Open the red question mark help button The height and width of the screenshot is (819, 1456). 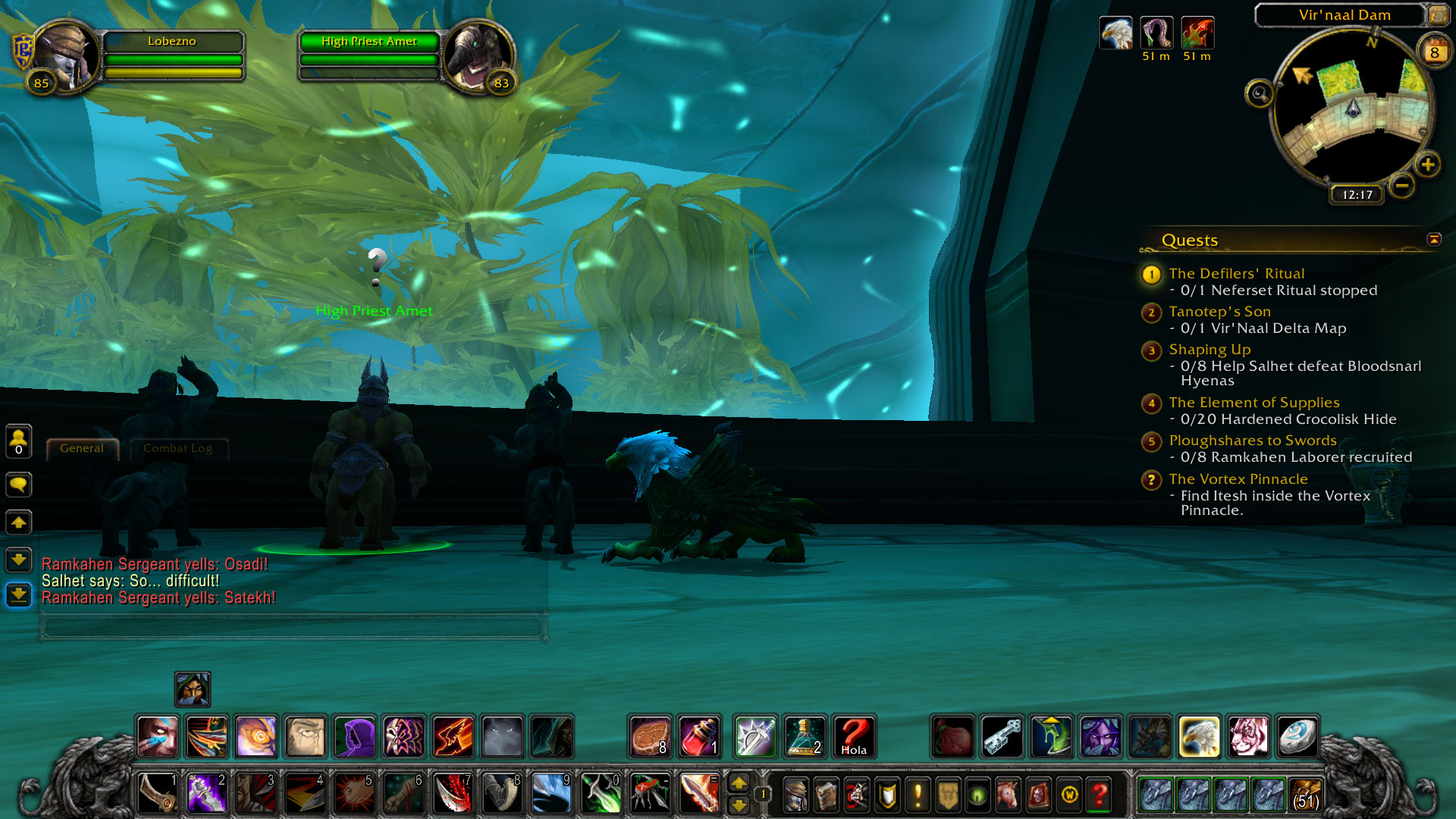[1099, 795]
